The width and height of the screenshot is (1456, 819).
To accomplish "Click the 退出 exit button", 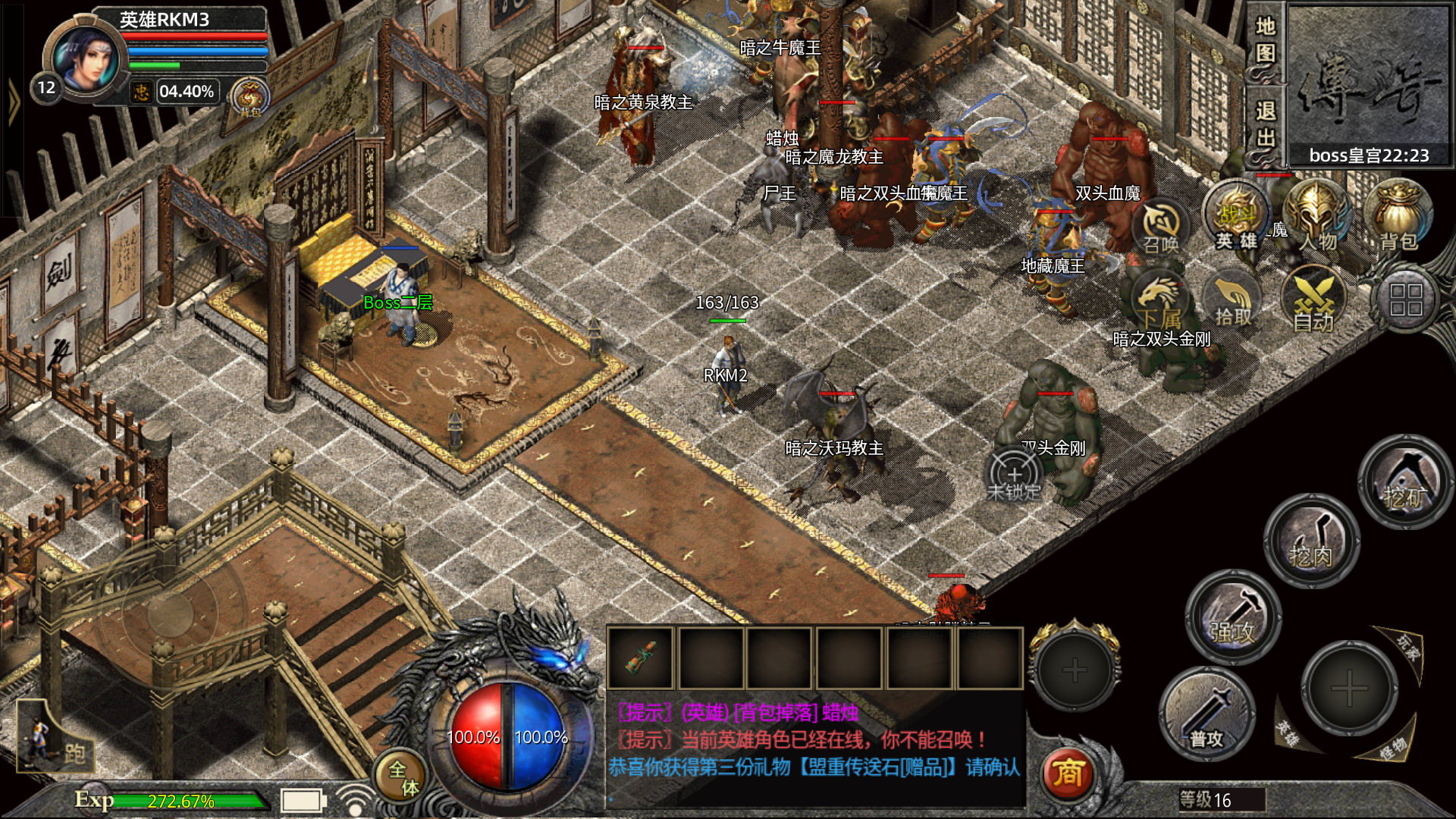I will [x=1265, y=125].
